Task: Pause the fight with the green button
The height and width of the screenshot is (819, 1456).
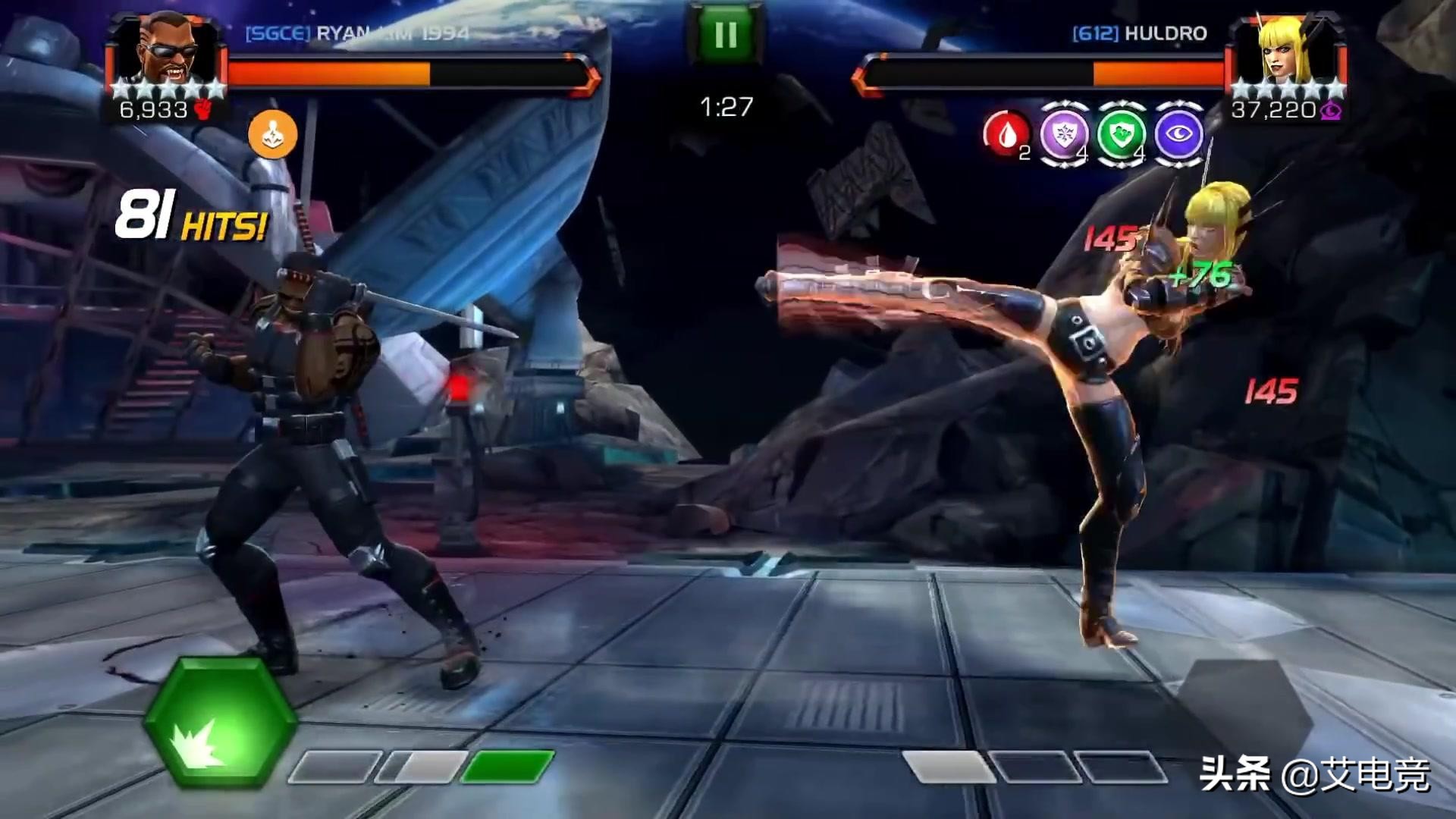Action: click(725, 34)
